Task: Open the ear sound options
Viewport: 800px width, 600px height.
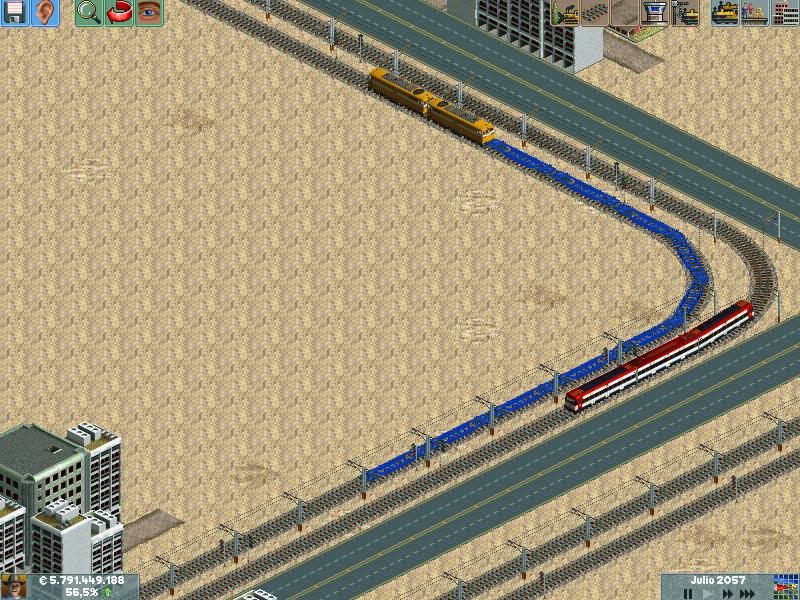Action: [46, 13]
